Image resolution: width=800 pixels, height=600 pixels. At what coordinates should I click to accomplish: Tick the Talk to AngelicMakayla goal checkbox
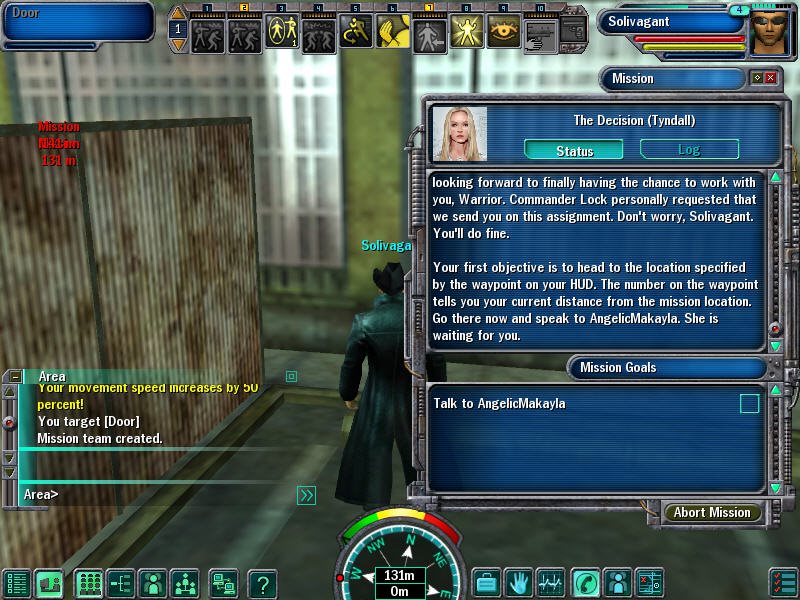(749, 404)
